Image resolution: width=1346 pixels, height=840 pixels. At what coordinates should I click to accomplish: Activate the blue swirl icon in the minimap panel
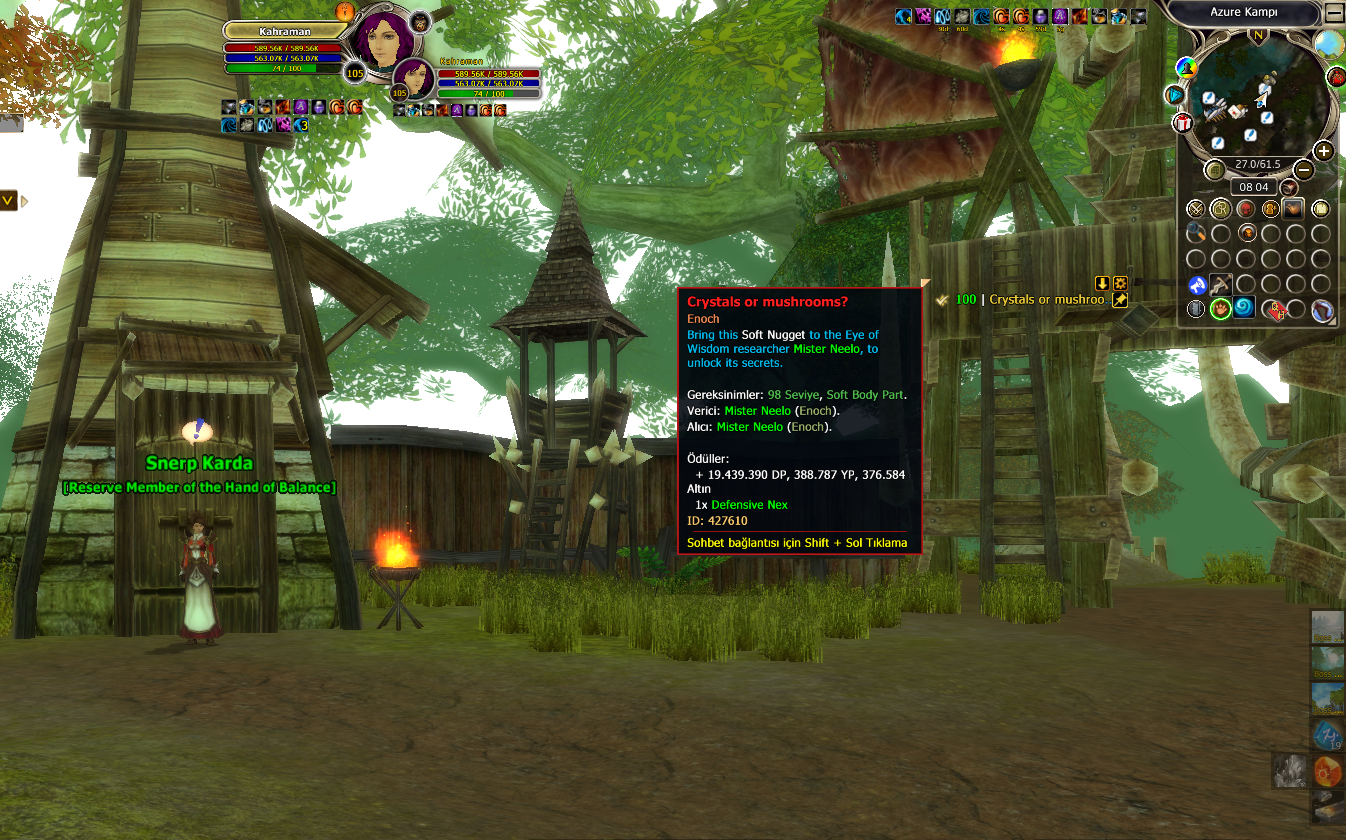(x=1244, y=309)
